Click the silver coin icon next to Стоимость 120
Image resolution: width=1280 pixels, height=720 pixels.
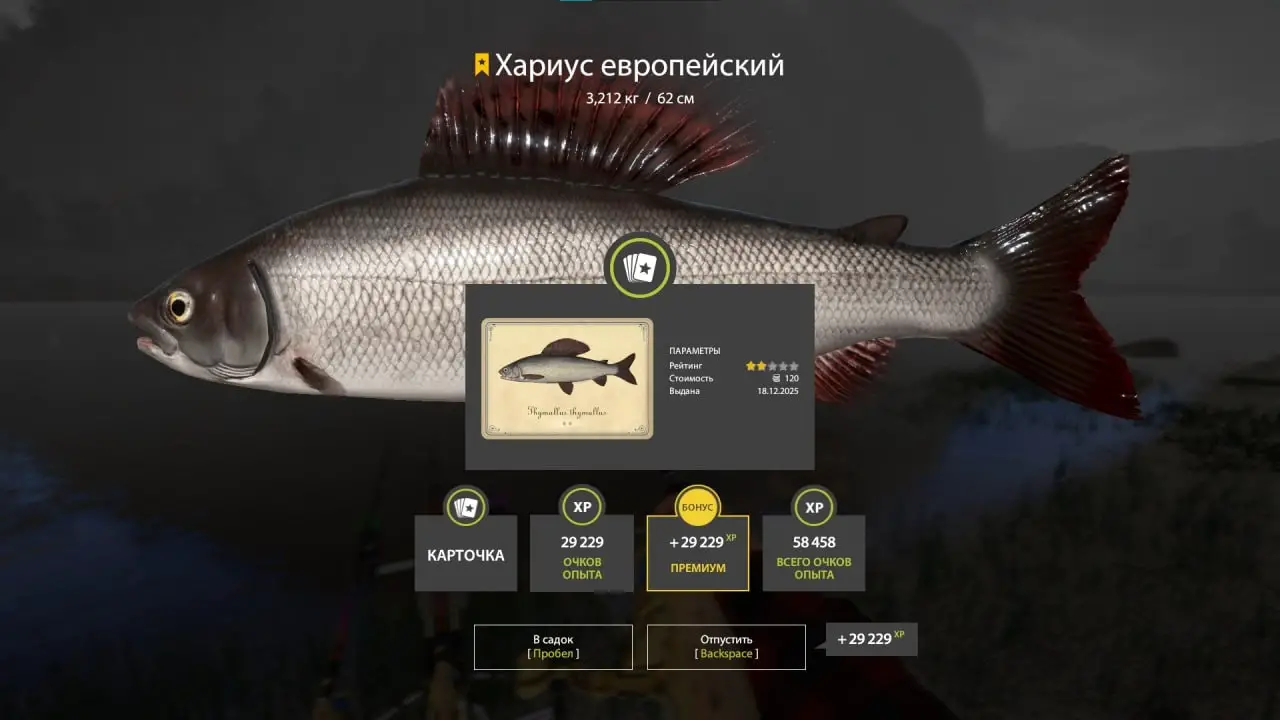(x=777, y=378)
